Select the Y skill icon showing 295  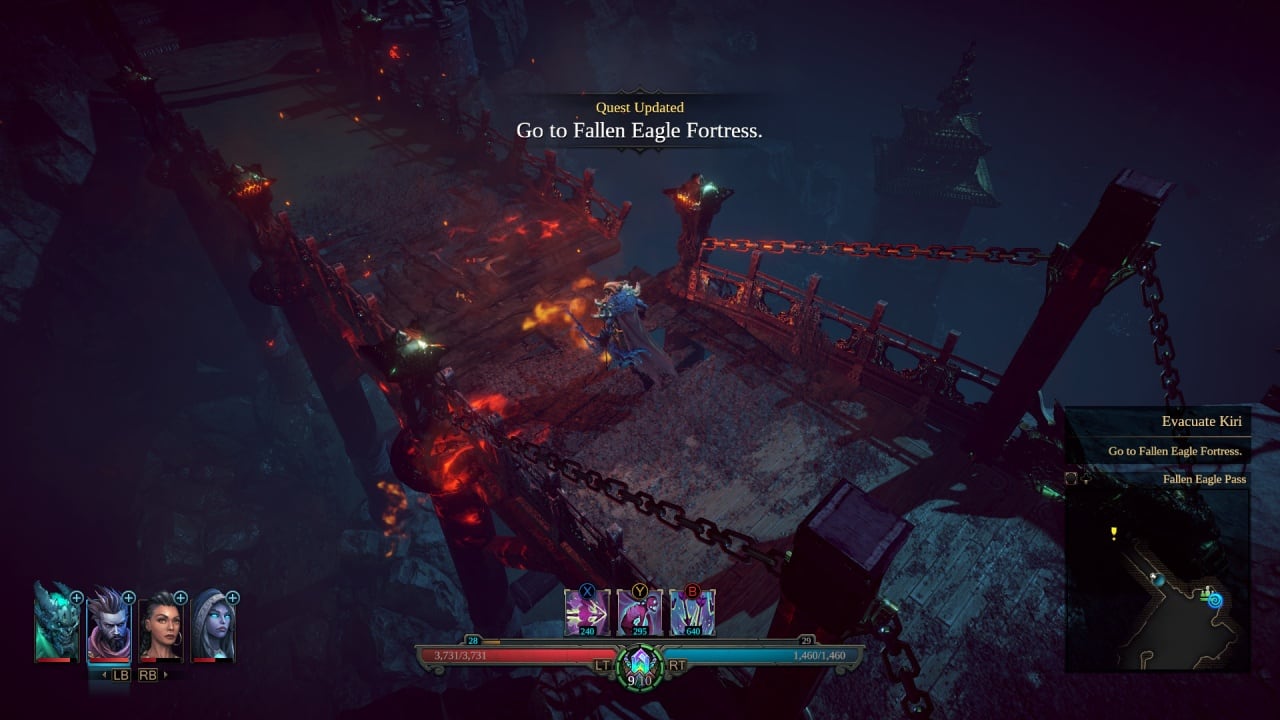coord(640,610)
